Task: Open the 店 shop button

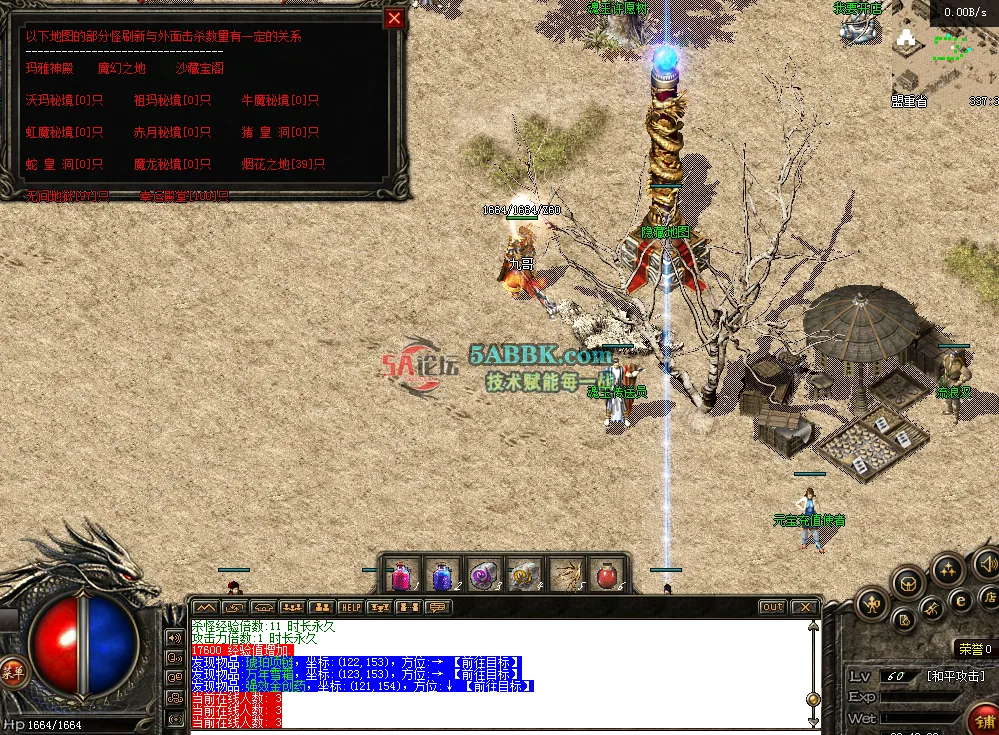Action: 988,598
